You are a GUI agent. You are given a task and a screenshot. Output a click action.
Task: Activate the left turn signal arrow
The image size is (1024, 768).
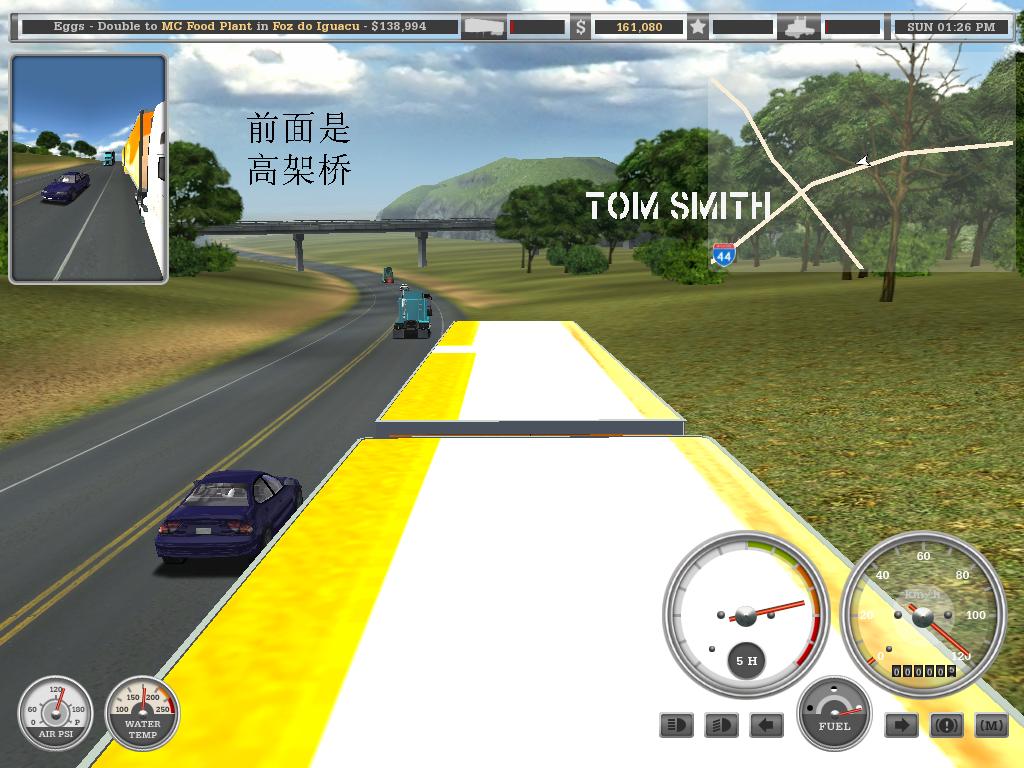coord(766,725)
